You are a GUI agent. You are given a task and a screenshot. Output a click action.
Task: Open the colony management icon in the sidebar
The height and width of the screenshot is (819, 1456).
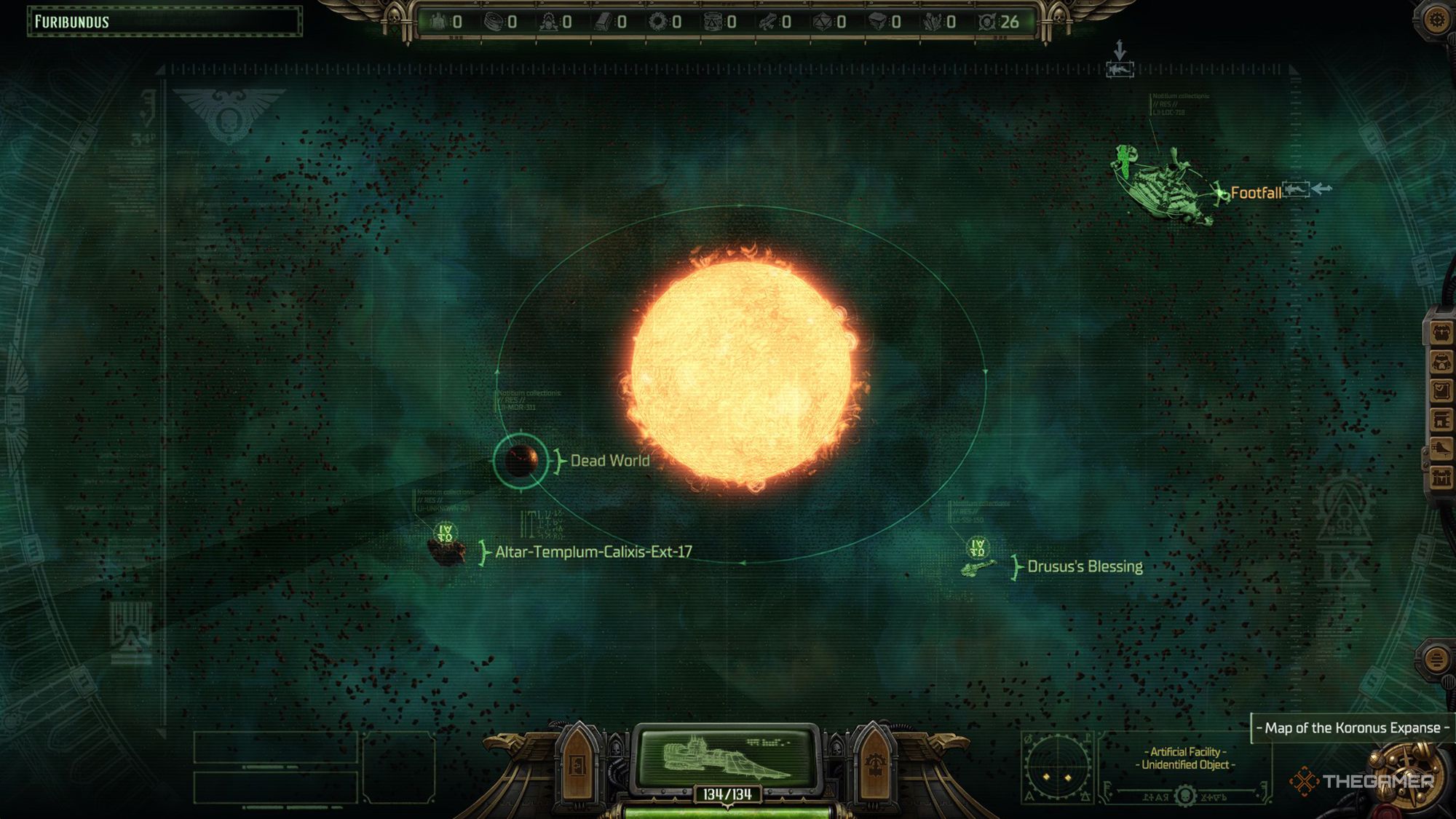[x=1441, y=420]
